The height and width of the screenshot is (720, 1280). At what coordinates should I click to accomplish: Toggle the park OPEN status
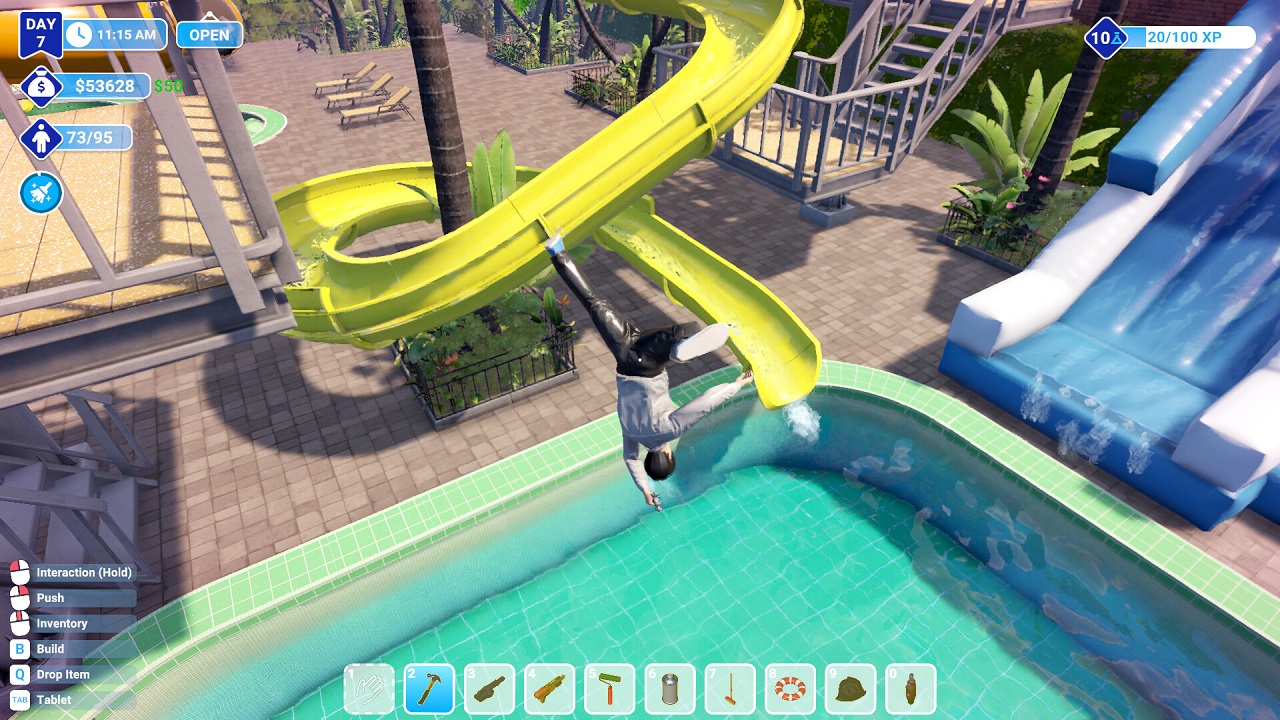tap(207, 34)
